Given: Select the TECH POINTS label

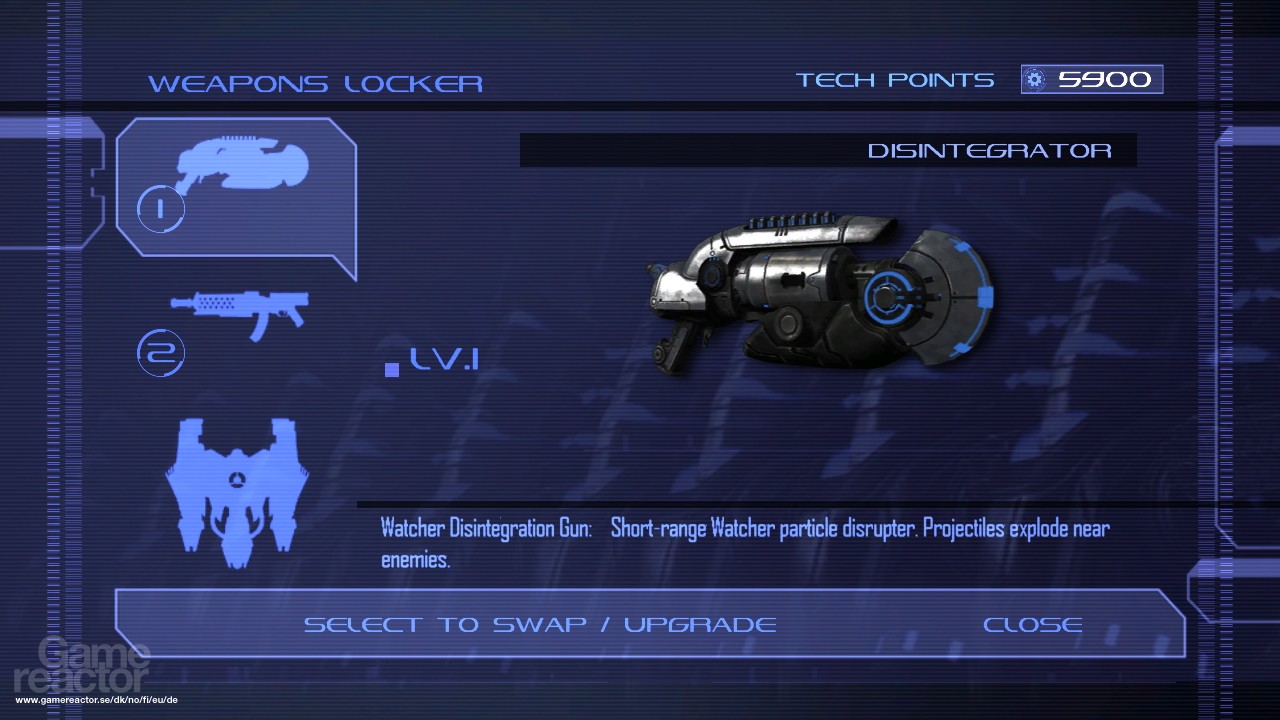Looking at the screenshot, I should pyautogui.click(x=893, y=79).
